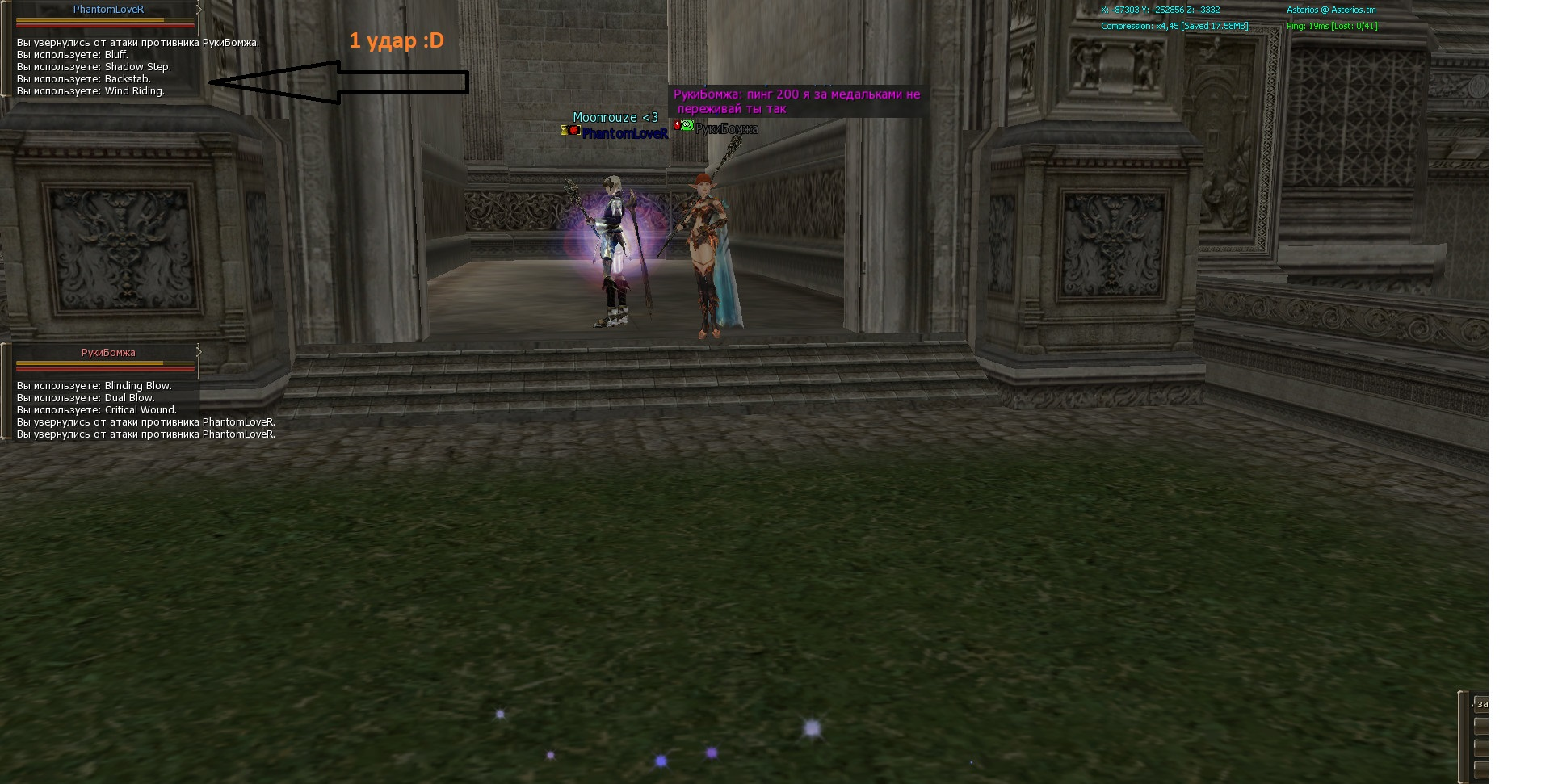Expand the РукиБомжа window arrow
1554x784 pixels.
tap(199, 352)
